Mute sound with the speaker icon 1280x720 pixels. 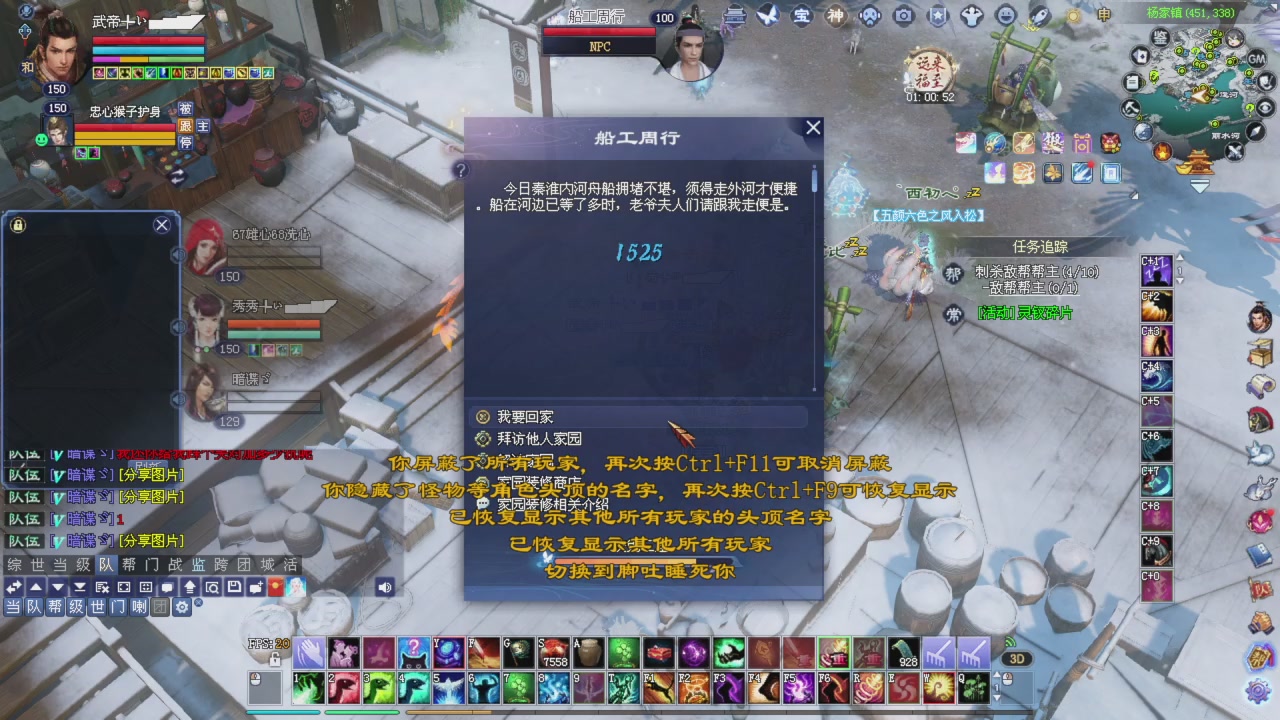[x=385, y=586]
